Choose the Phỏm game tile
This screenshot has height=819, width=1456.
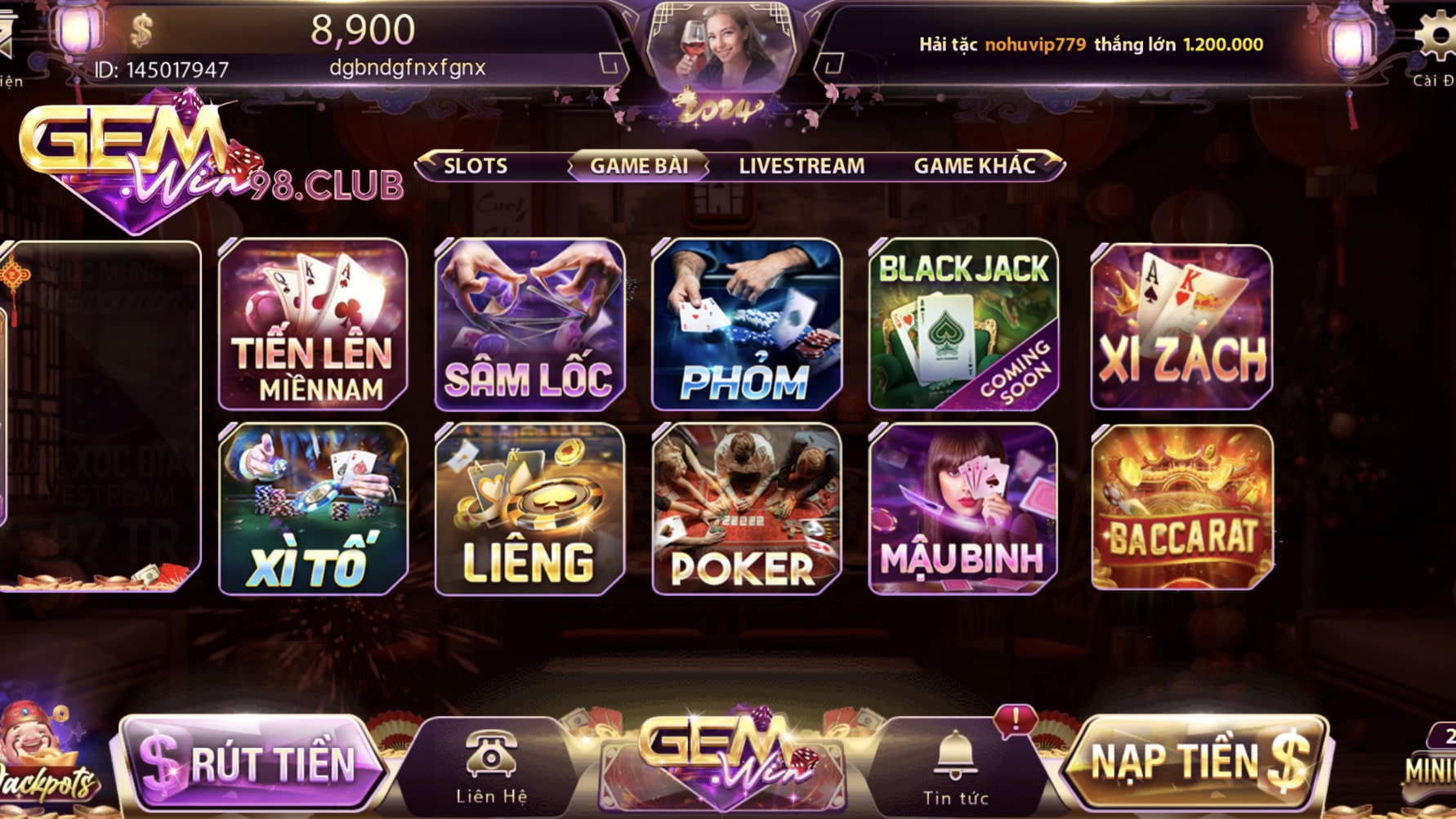pos(746,324)
